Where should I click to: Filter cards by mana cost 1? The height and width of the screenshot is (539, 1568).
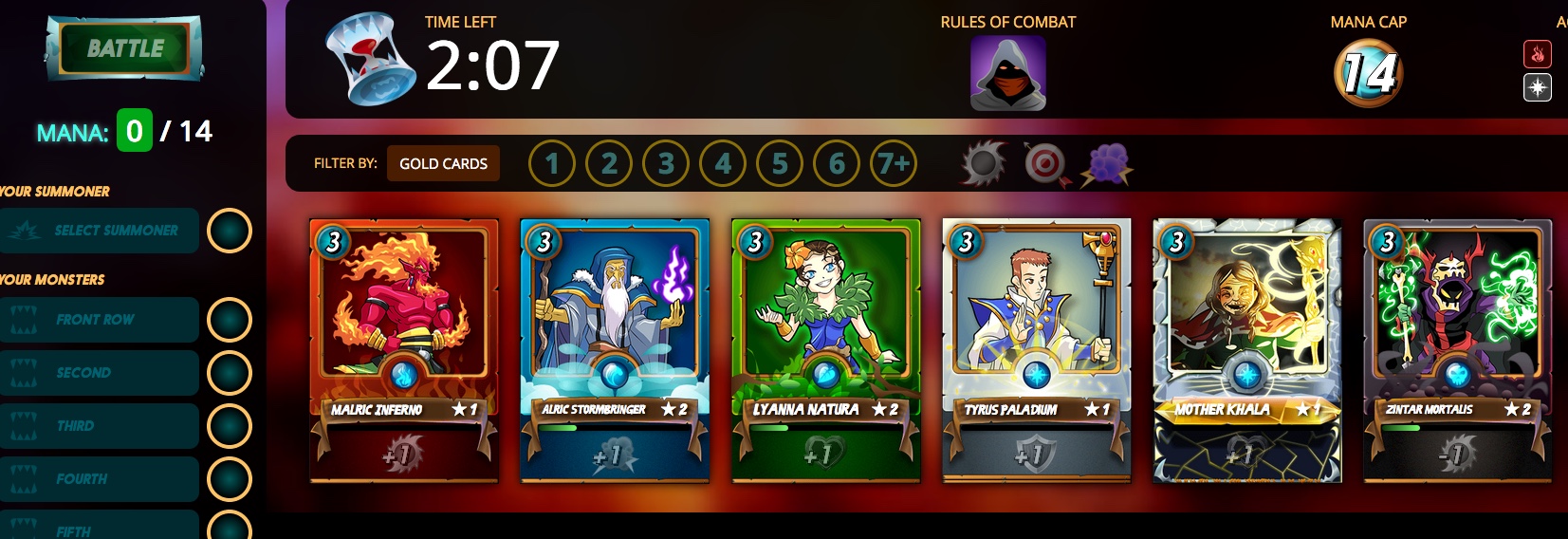552,164
